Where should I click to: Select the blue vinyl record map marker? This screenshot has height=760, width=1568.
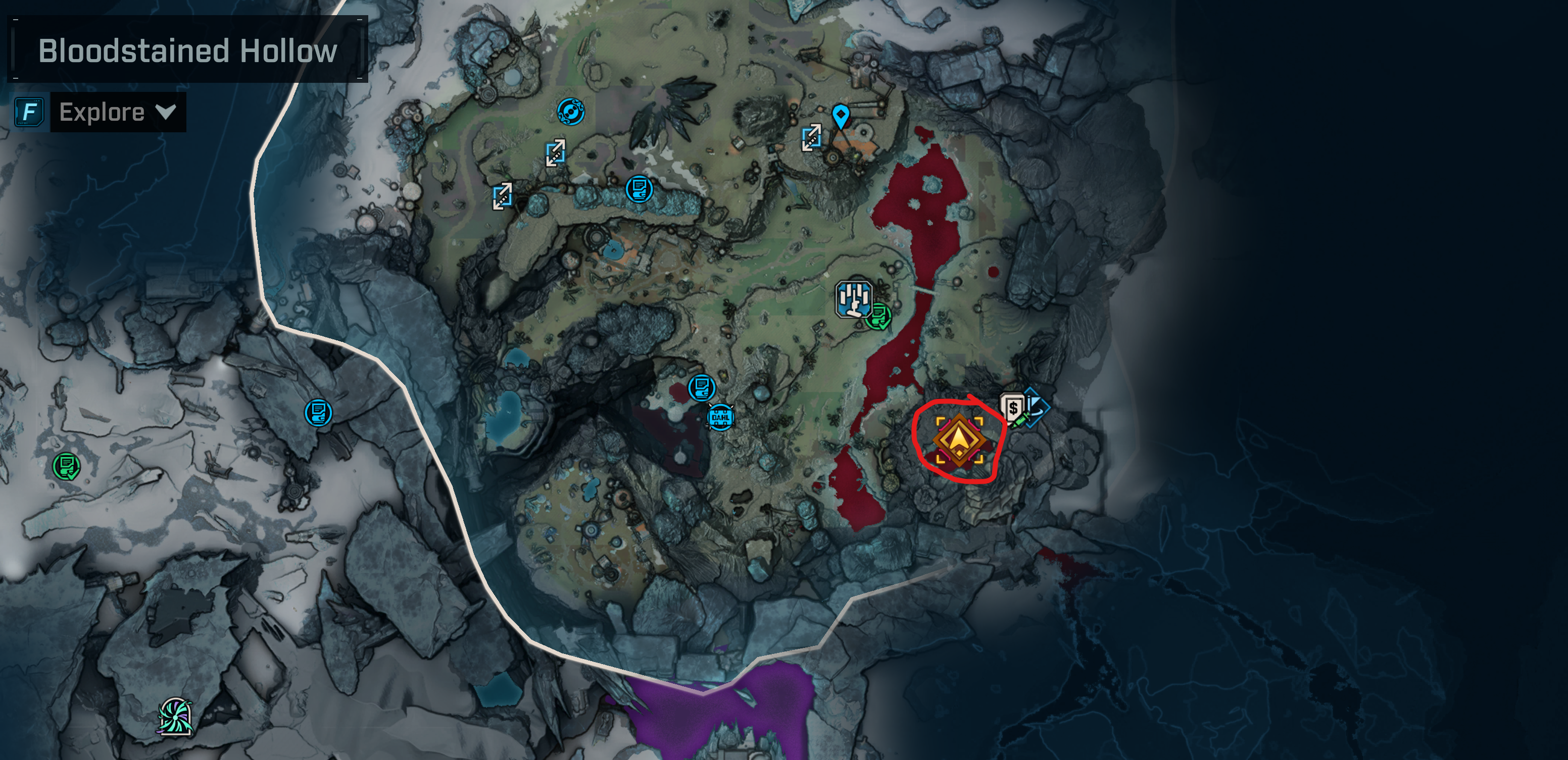point(570,112)
